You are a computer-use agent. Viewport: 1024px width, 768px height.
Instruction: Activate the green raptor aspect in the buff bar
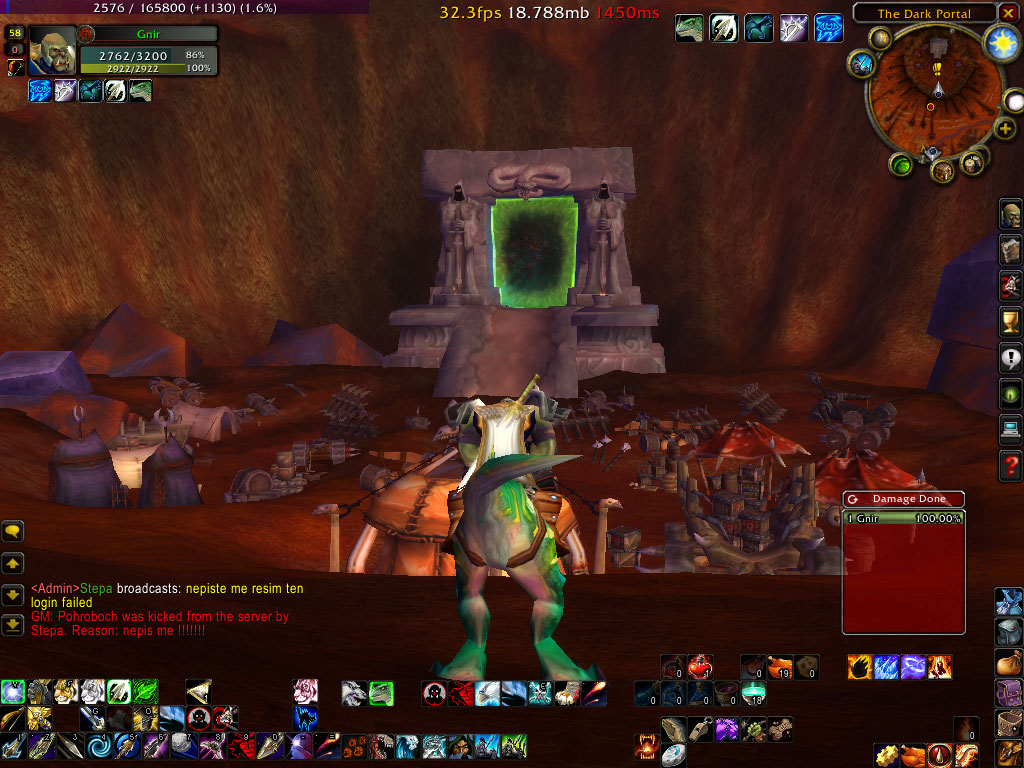pos(689,28)
